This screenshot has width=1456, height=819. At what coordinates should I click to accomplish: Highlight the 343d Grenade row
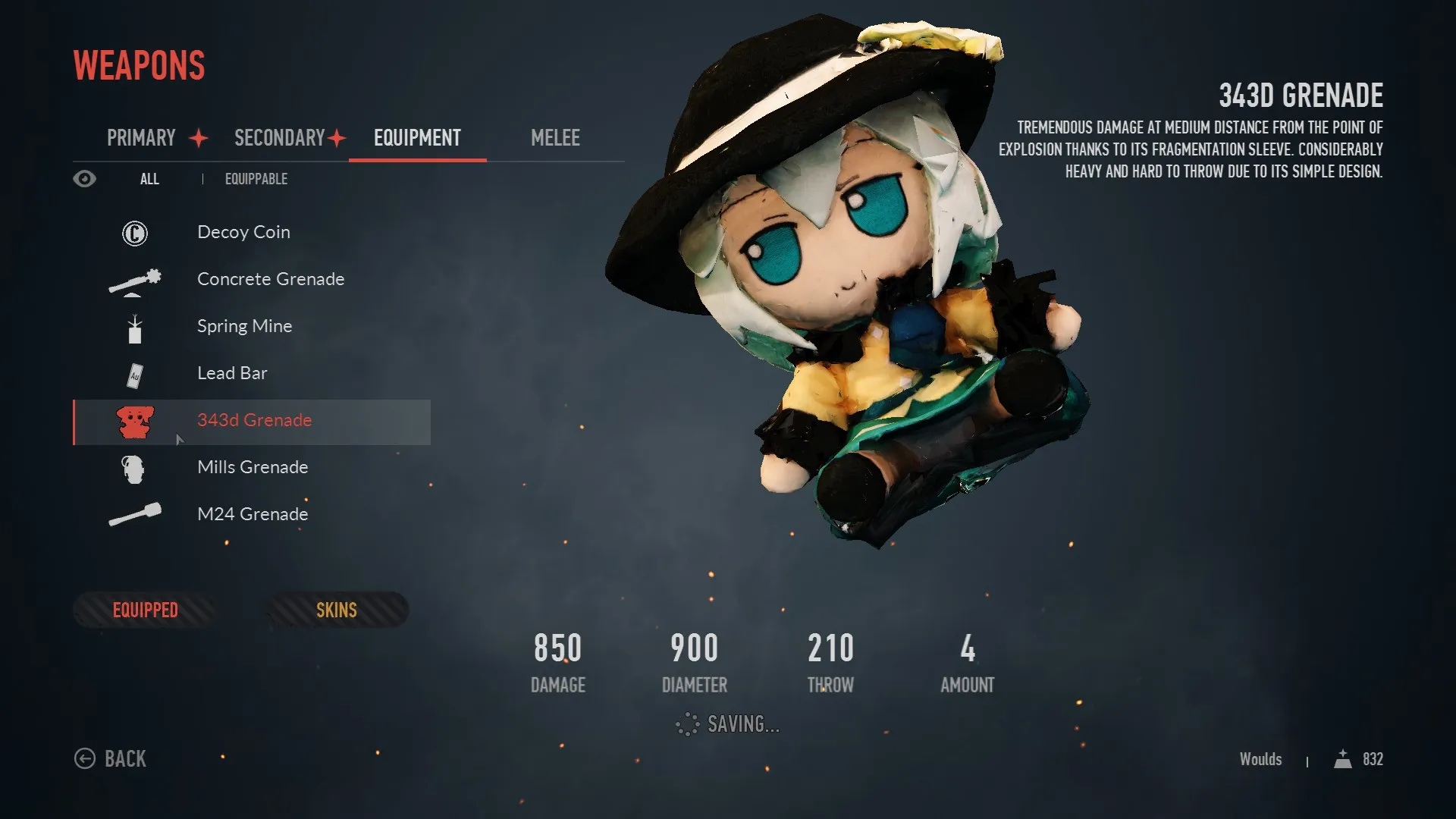tap(254, 421)
